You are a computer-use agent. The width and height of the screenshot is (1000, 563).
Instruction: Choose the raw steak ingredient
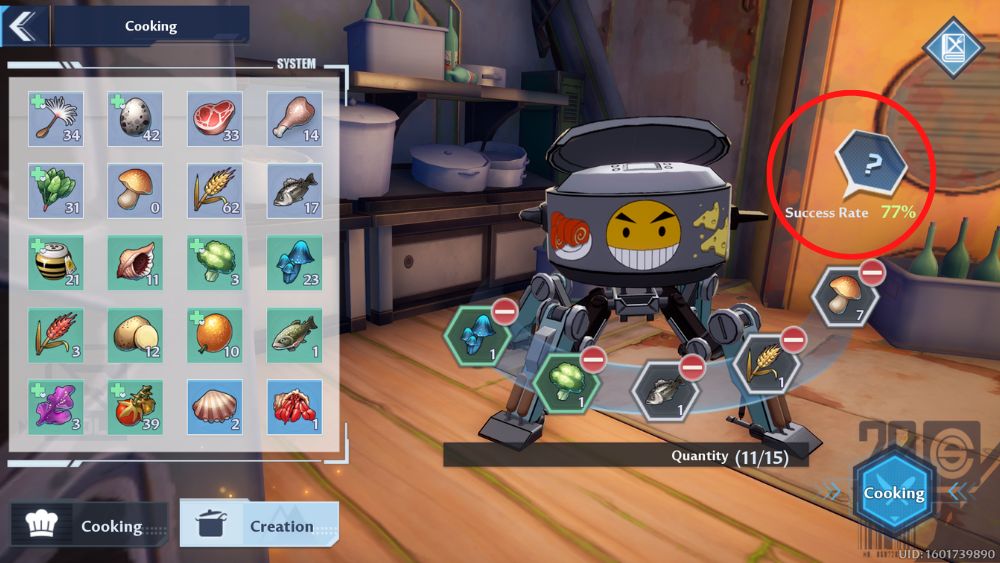coord(214,119)
